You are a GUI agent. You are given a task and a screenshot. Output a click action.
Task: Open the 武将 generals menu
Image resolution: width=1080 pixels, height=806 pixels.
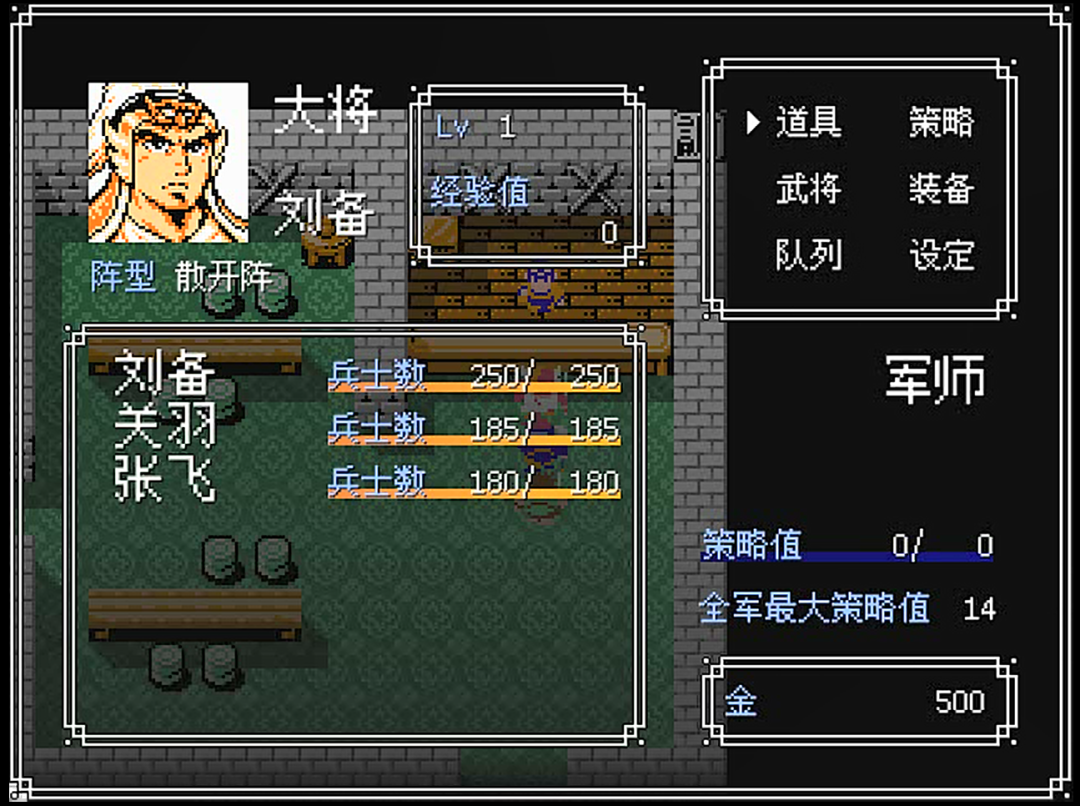click(808, 189)
